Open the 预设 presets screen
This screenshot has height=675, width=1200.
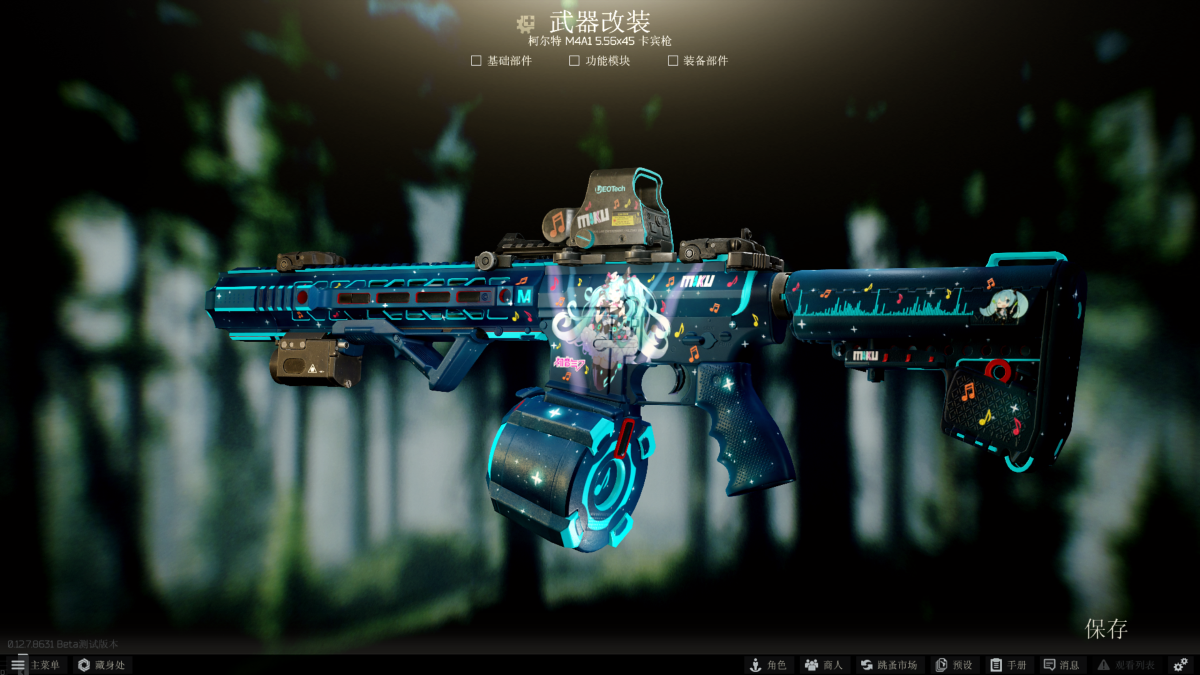[953, 665]
